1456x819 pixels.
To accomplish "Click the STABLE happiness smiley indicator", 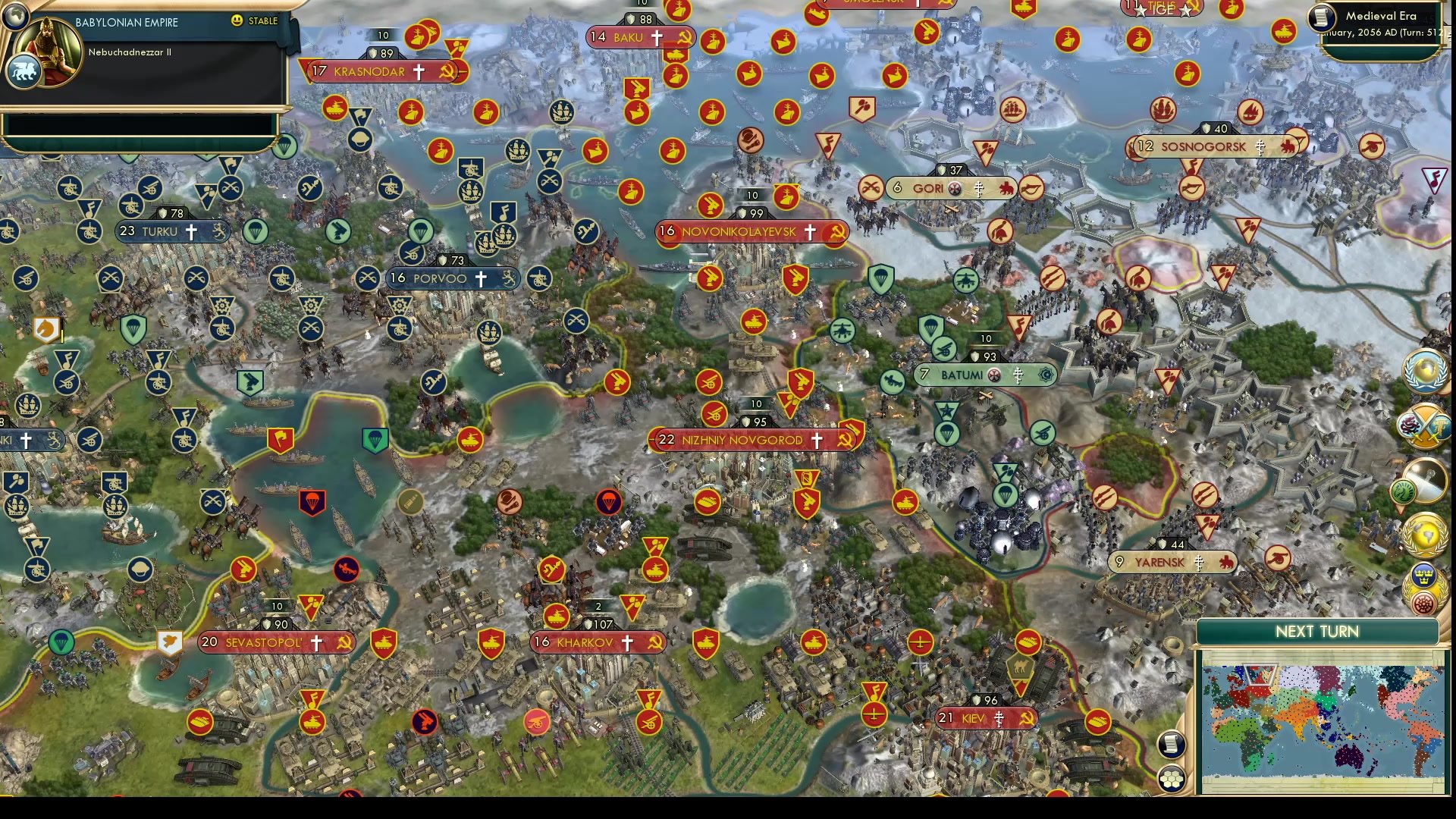I will [239, 21].
